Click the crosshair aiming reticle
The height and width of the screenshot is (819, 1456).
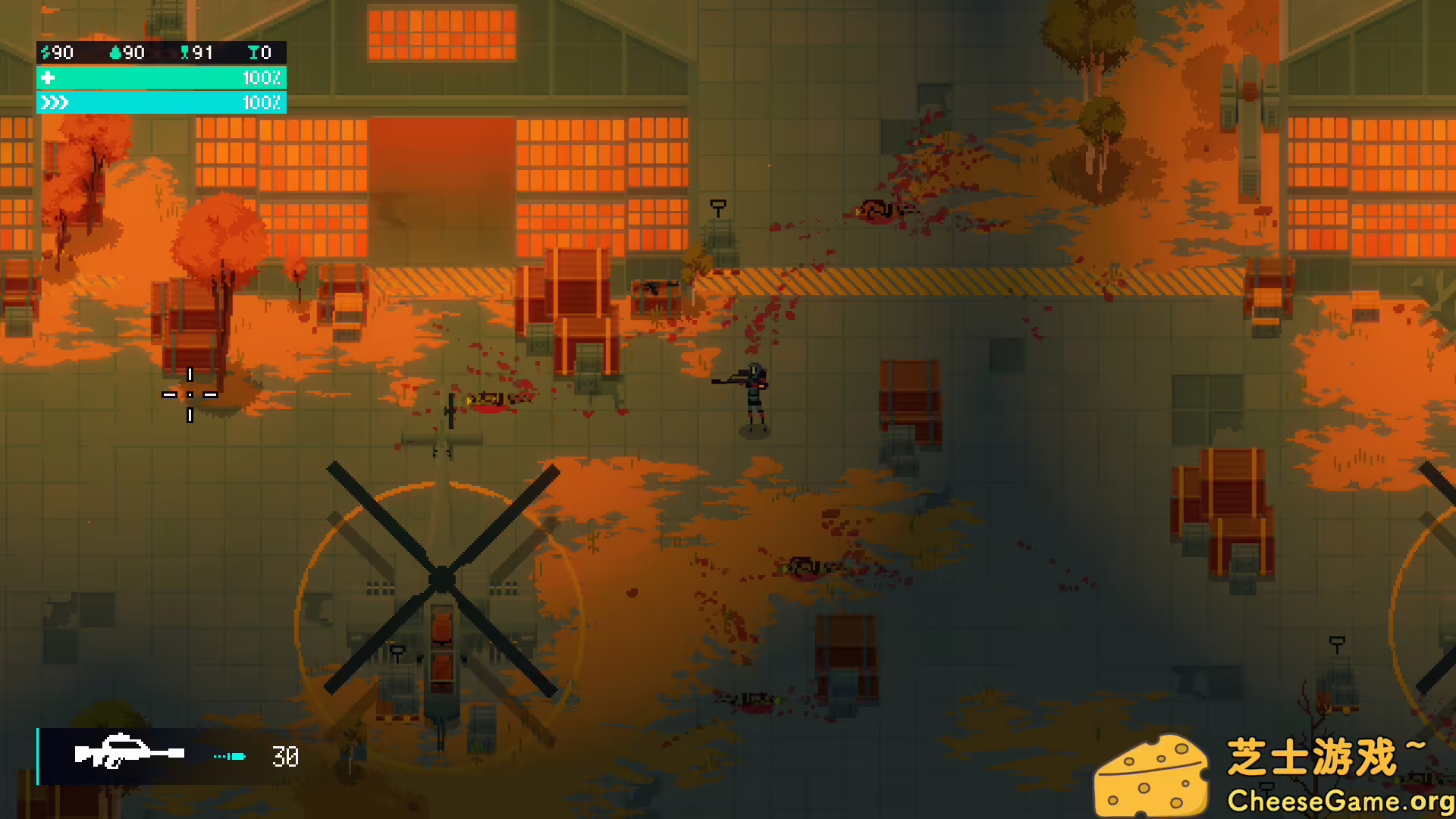click(189, 395)
